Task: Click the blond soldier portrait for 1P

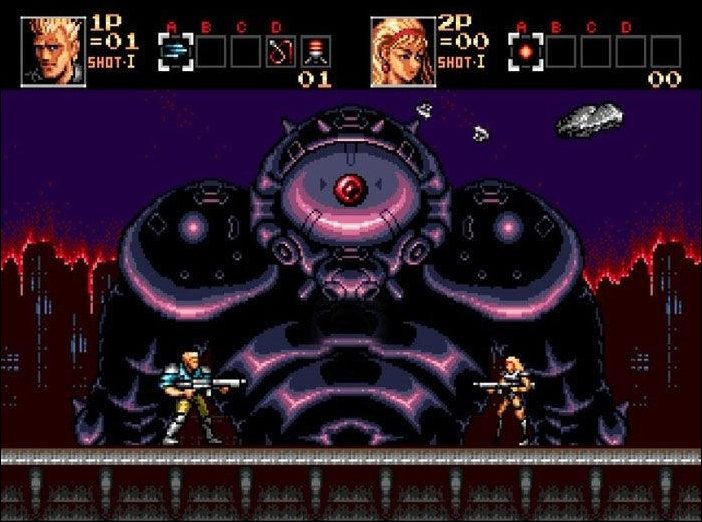Action: click(x=52, y=50)
